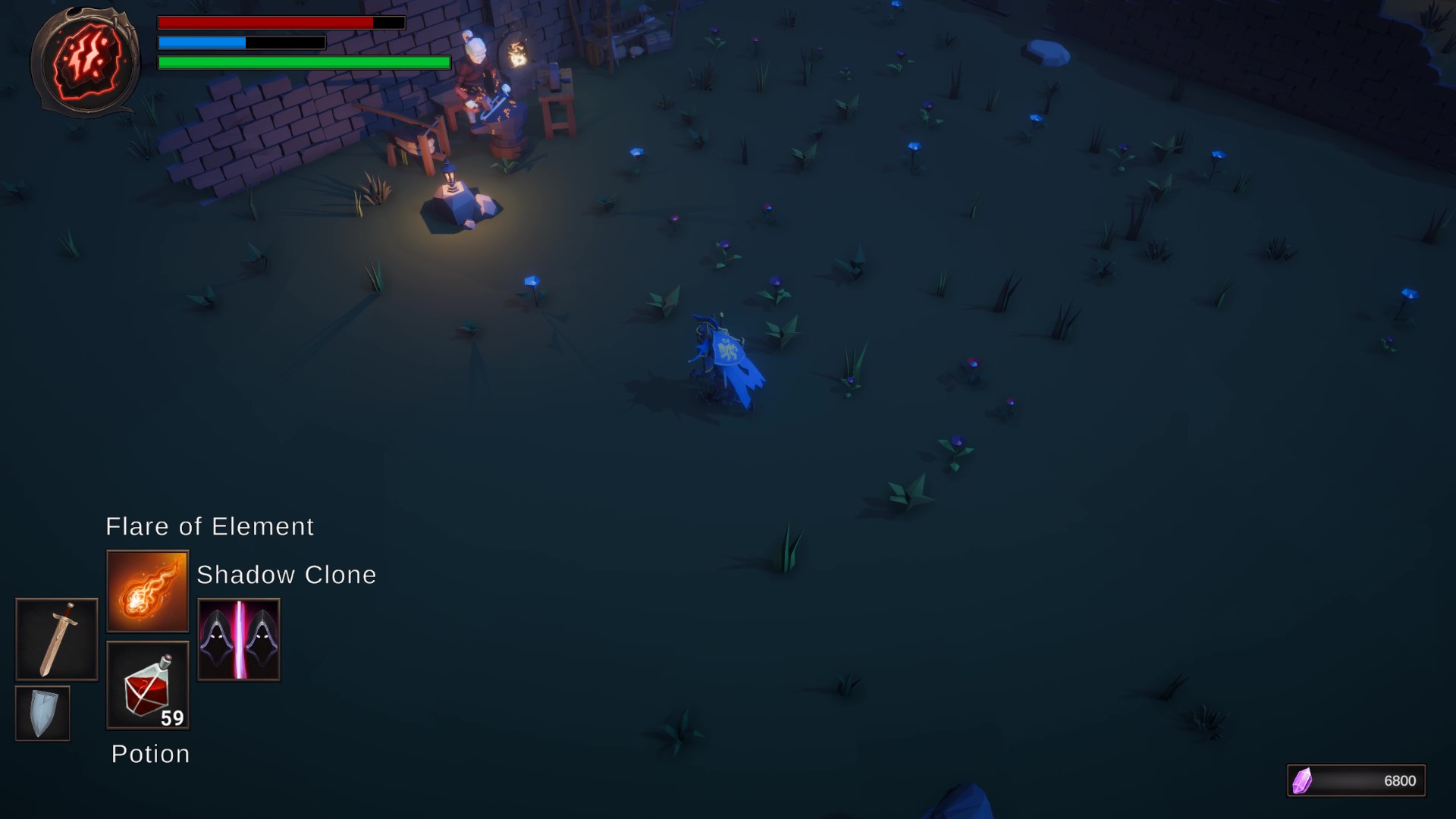Select the red Potion slot
The height and width of the screenshot is (819, 1456).
147,686
